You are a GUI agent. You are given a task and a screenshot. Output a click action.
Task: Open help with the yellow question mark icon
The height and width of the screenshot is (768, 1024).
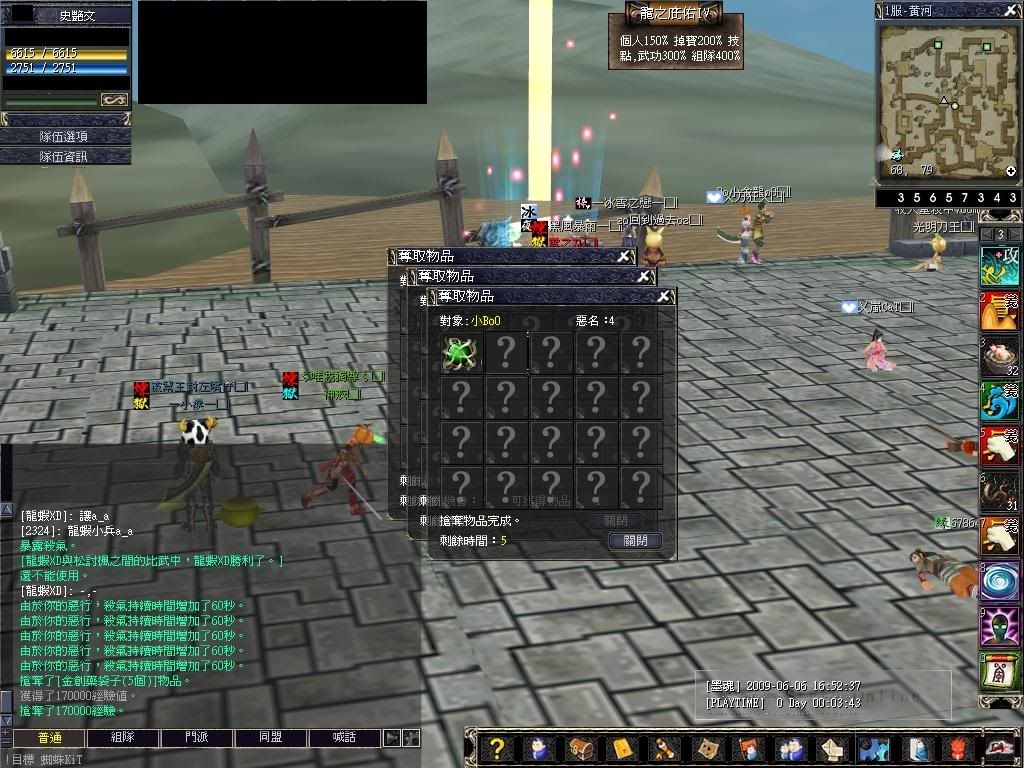(x=495, y=748)
